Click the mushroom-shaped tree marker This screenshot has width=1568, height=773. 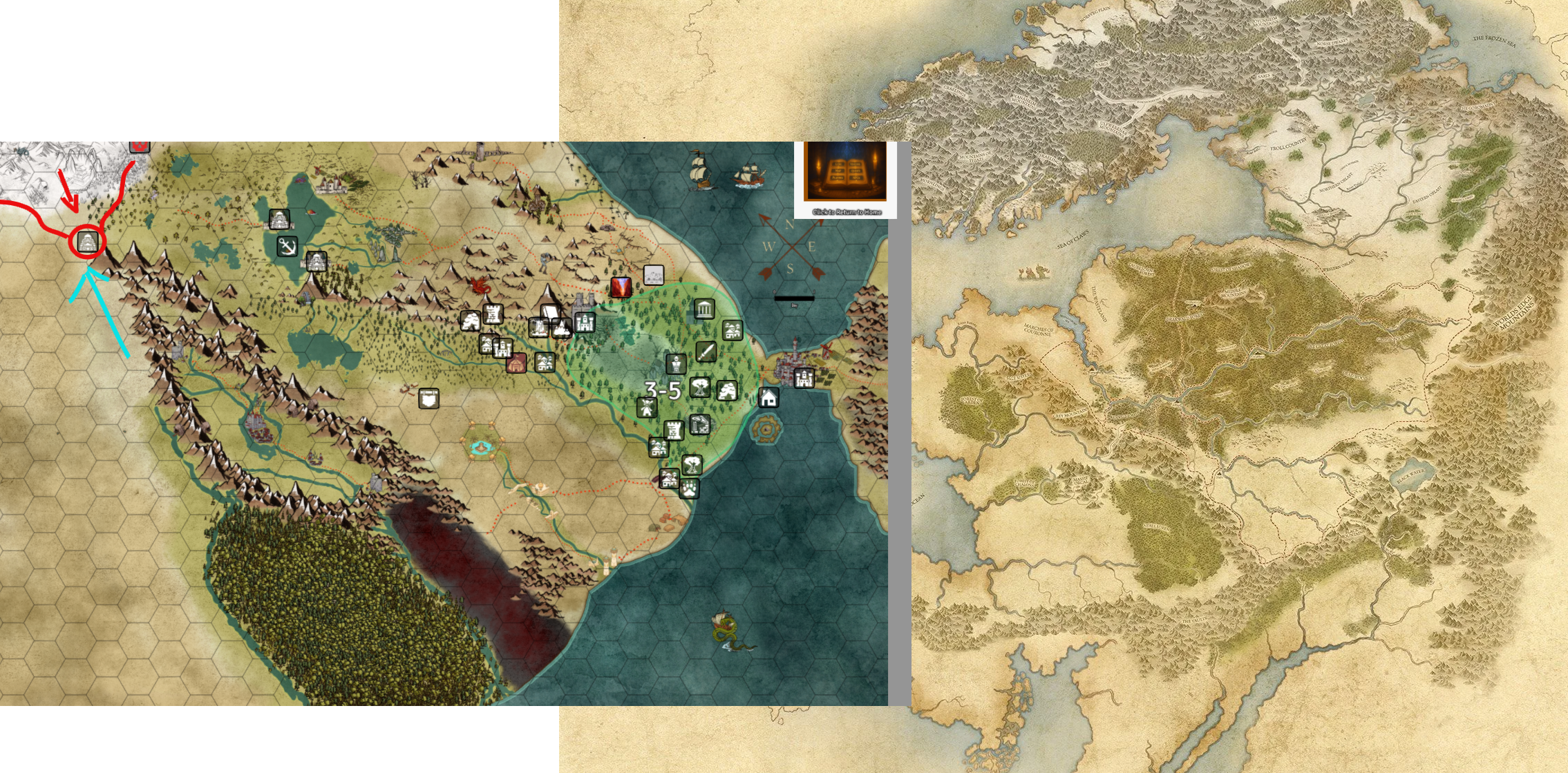click(x=700, y=388)
